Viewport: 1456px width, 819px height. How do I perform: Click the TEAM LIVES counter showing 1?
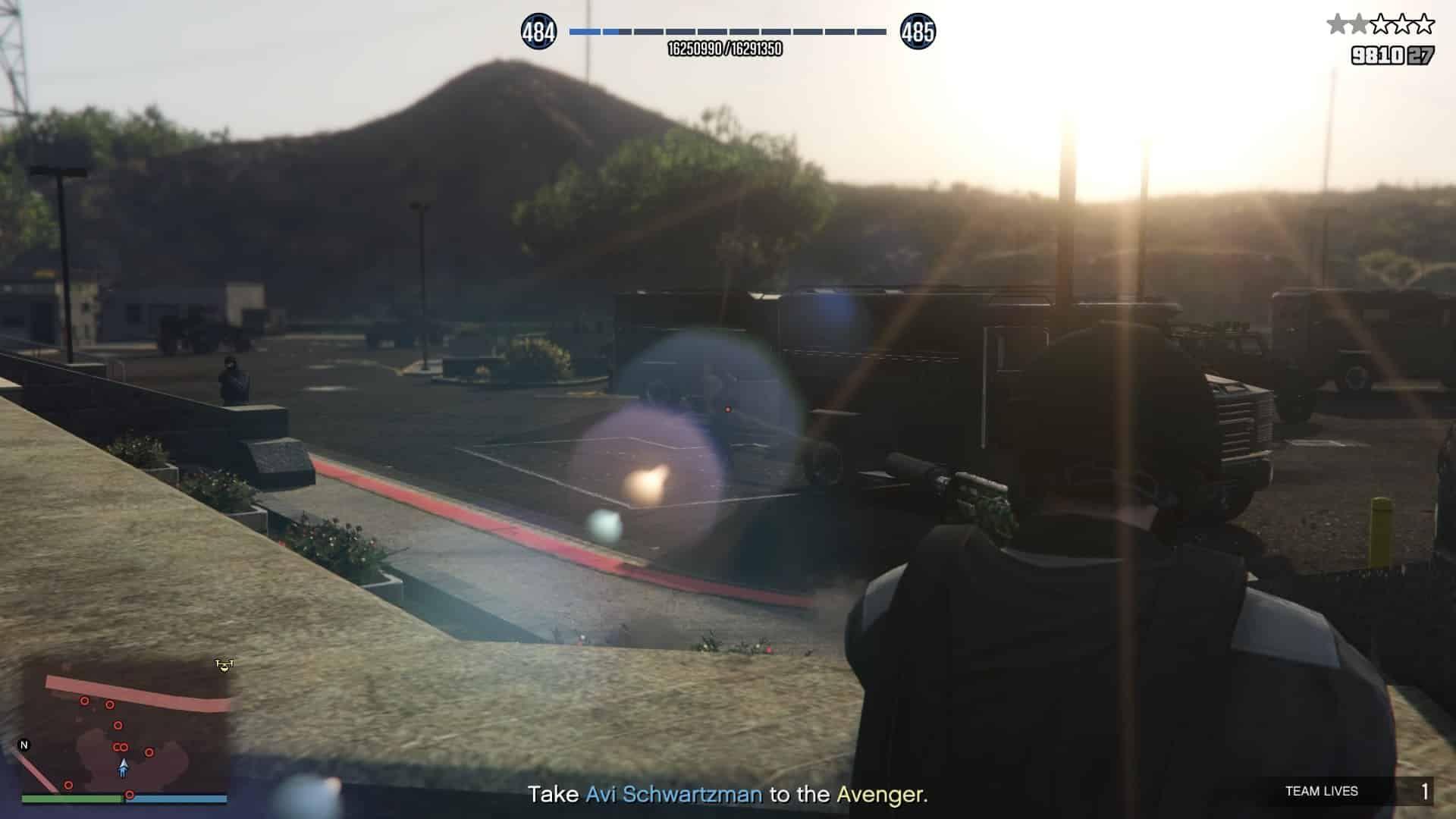(1425, 791)
